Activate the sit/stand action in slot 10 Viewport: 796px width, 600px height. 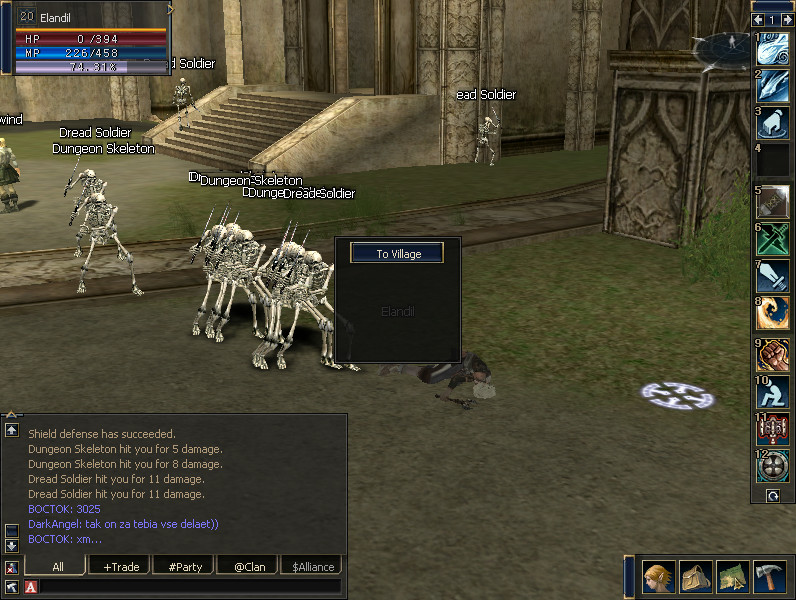click(x=773, y=392)
